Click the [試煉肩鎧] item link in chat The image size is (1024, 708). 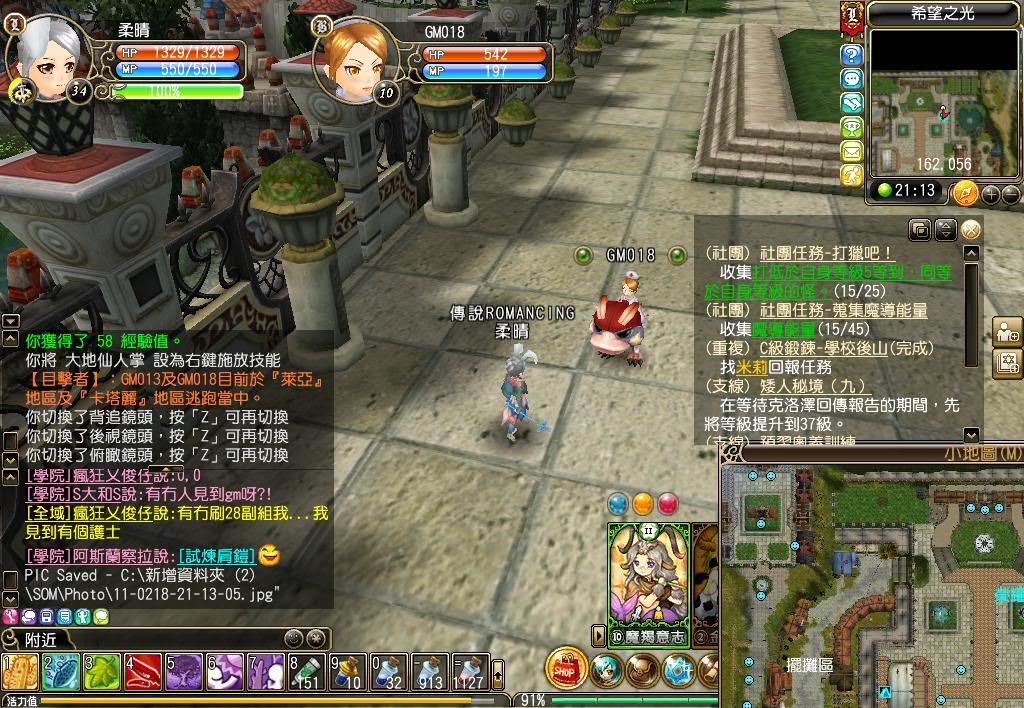point(217,556)
